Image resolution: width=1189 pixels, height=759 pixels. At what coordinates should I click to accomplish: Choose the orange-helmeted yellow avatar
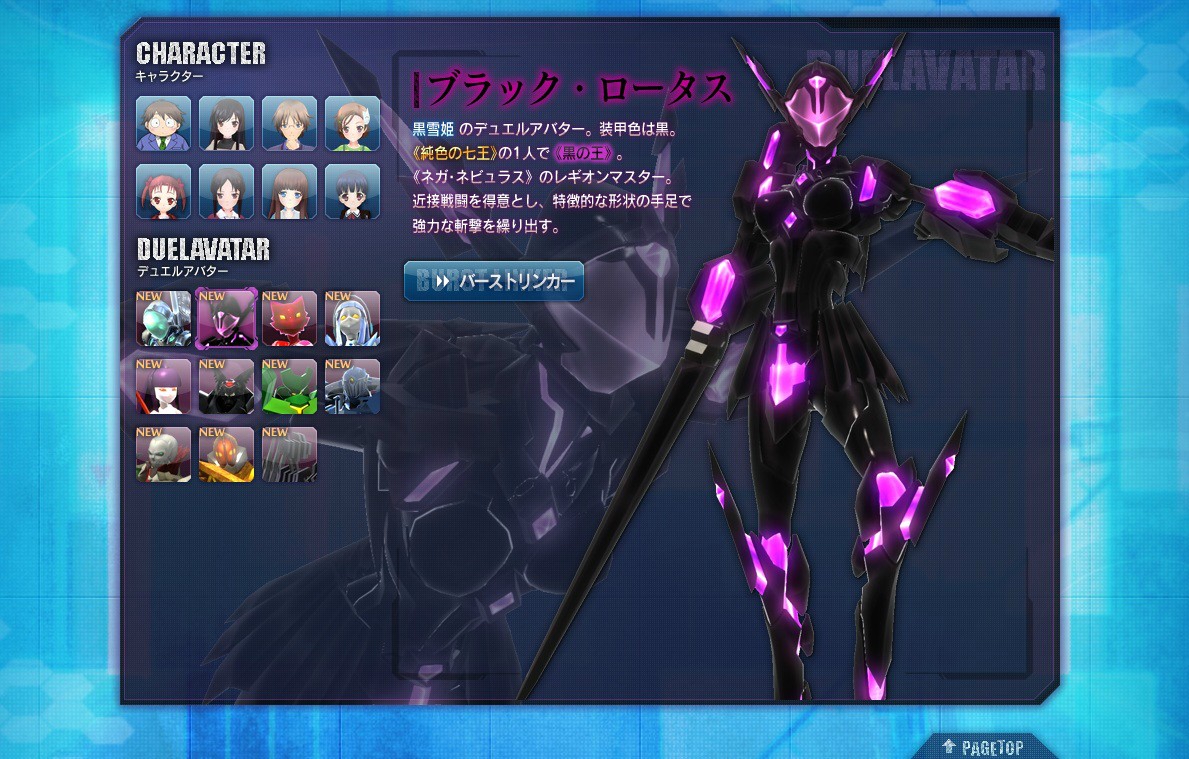tap(226, 454)
